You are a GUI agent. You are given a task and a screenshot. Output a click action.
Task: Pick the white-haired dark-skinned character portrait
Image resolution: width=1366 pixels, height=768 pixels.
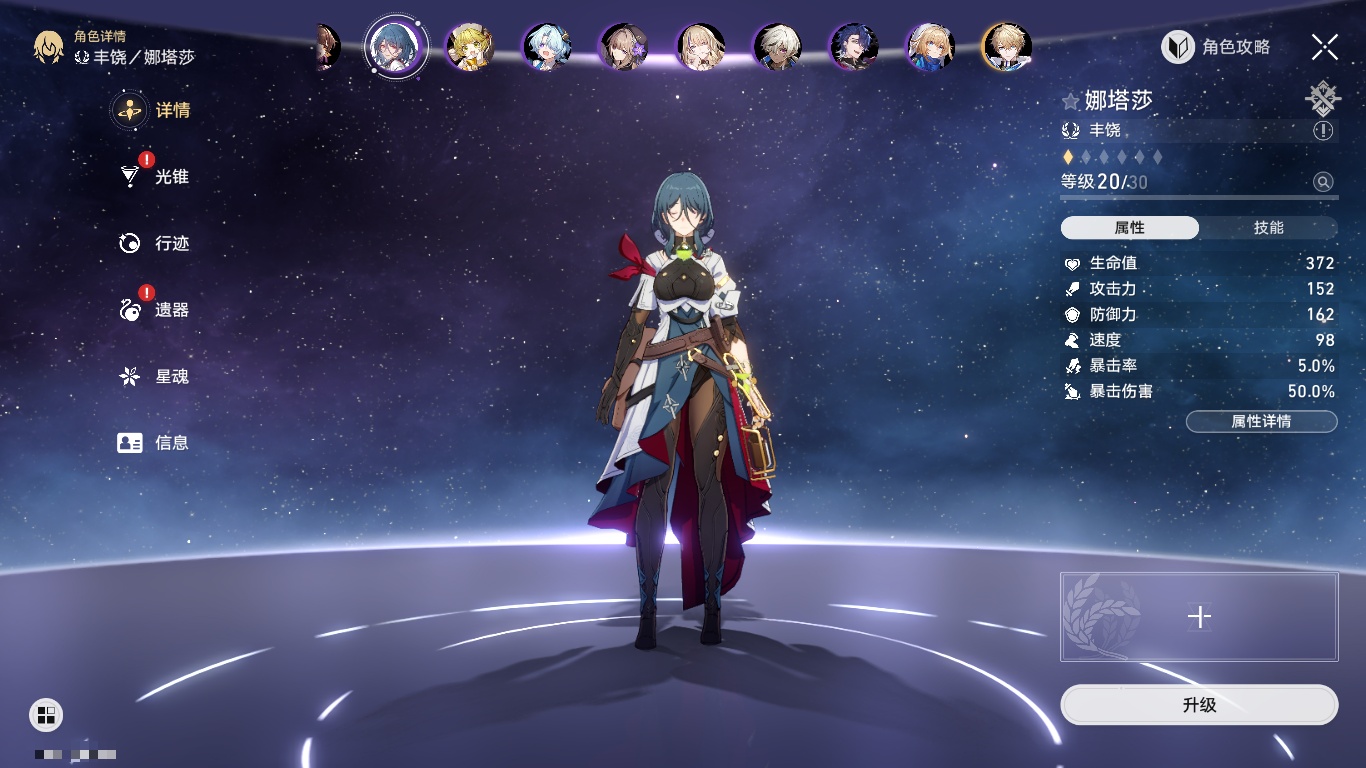click(777, 47)
